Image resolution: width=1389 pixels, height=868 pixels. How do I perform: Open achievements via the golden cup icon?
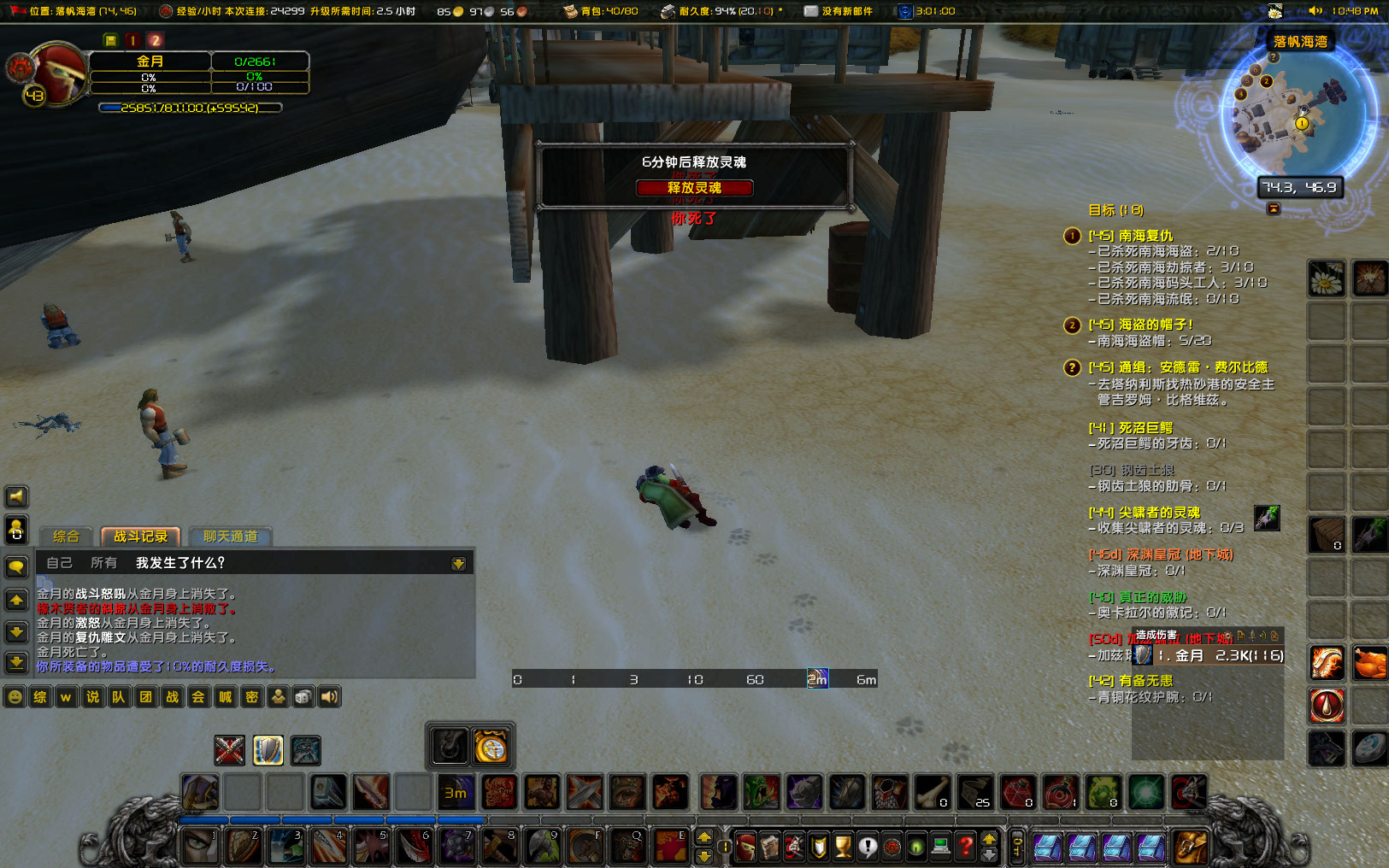[x=842, y=845]
